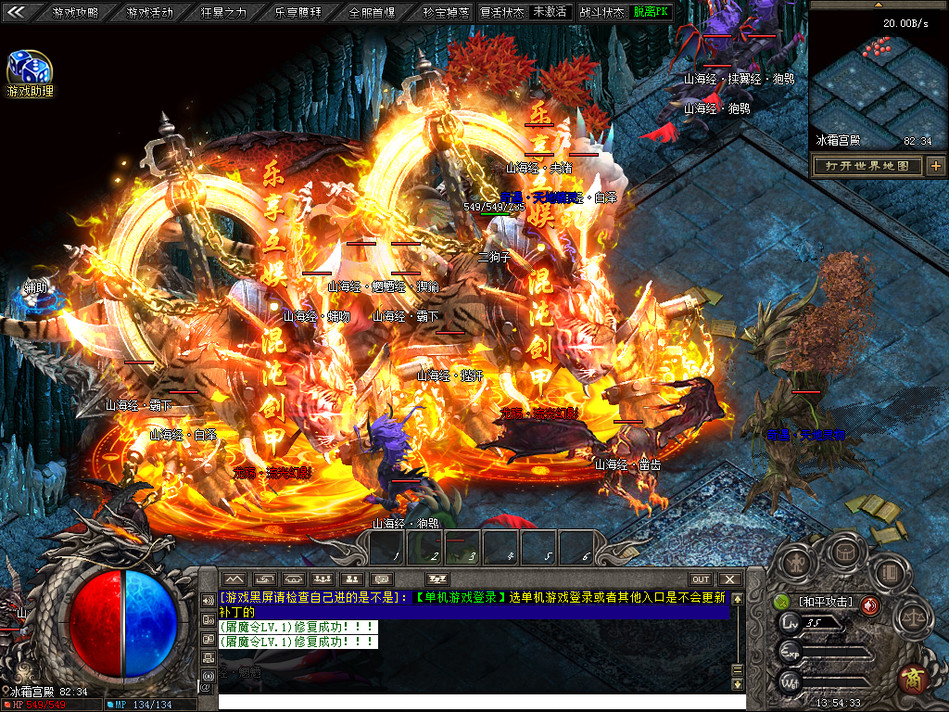
Task: Expand the minimap with the plus button
Action: point(935,166)
